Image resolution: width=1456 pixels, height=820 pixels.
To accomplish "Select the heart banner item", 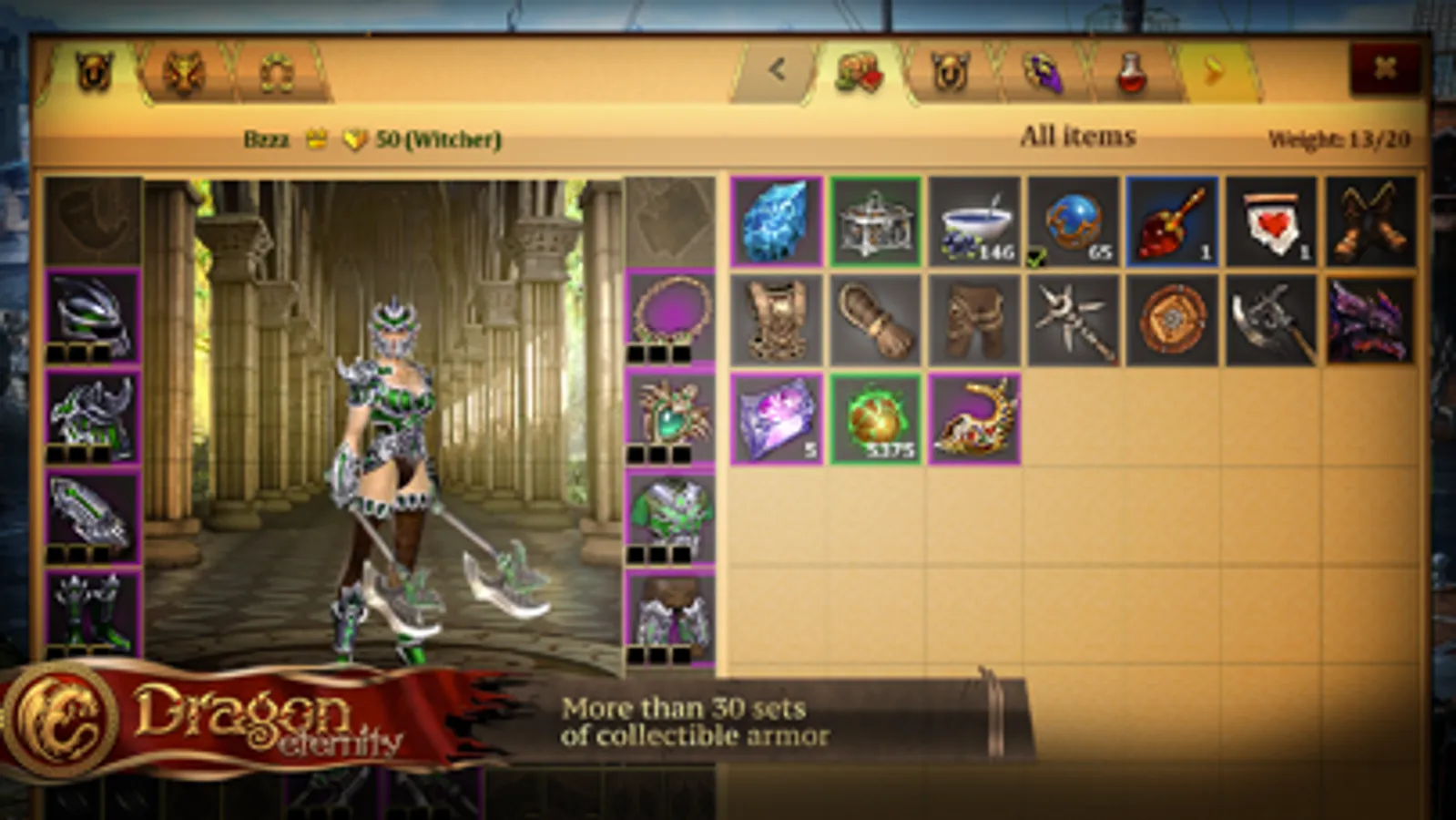I will point(1268,221).
